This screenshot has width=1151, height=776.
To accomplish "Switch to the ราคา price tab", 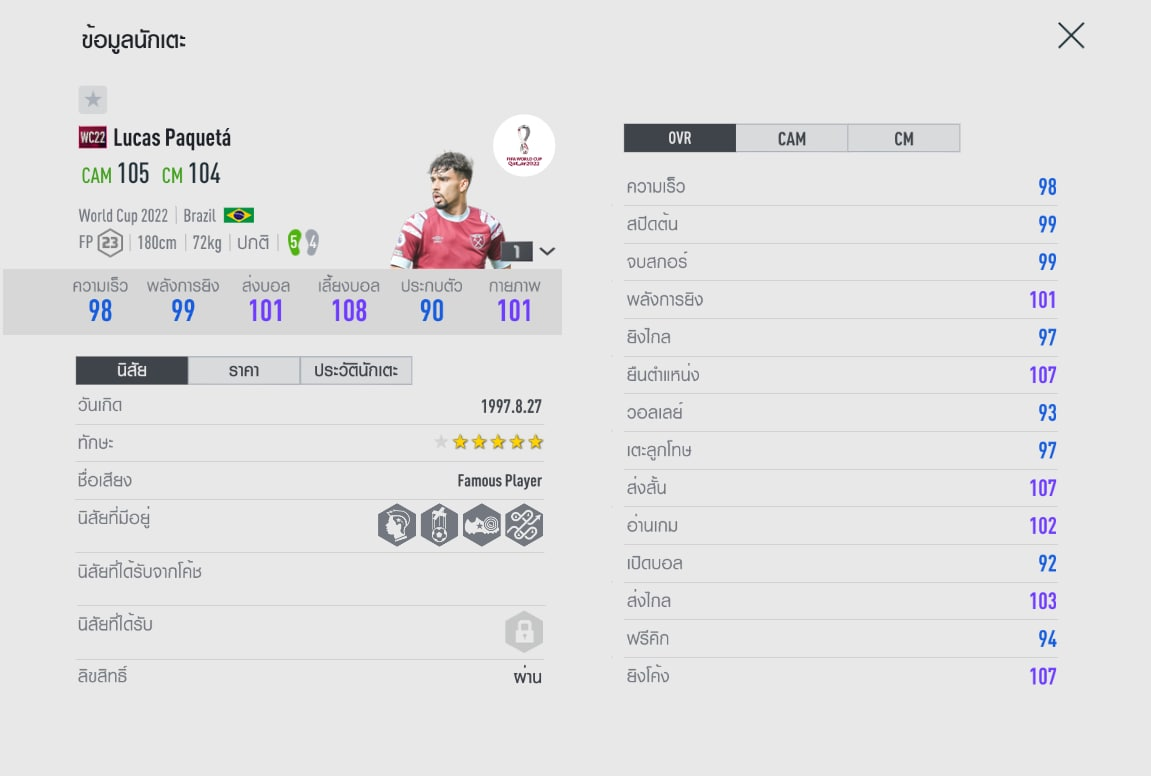I will click(x=244, y=371).
